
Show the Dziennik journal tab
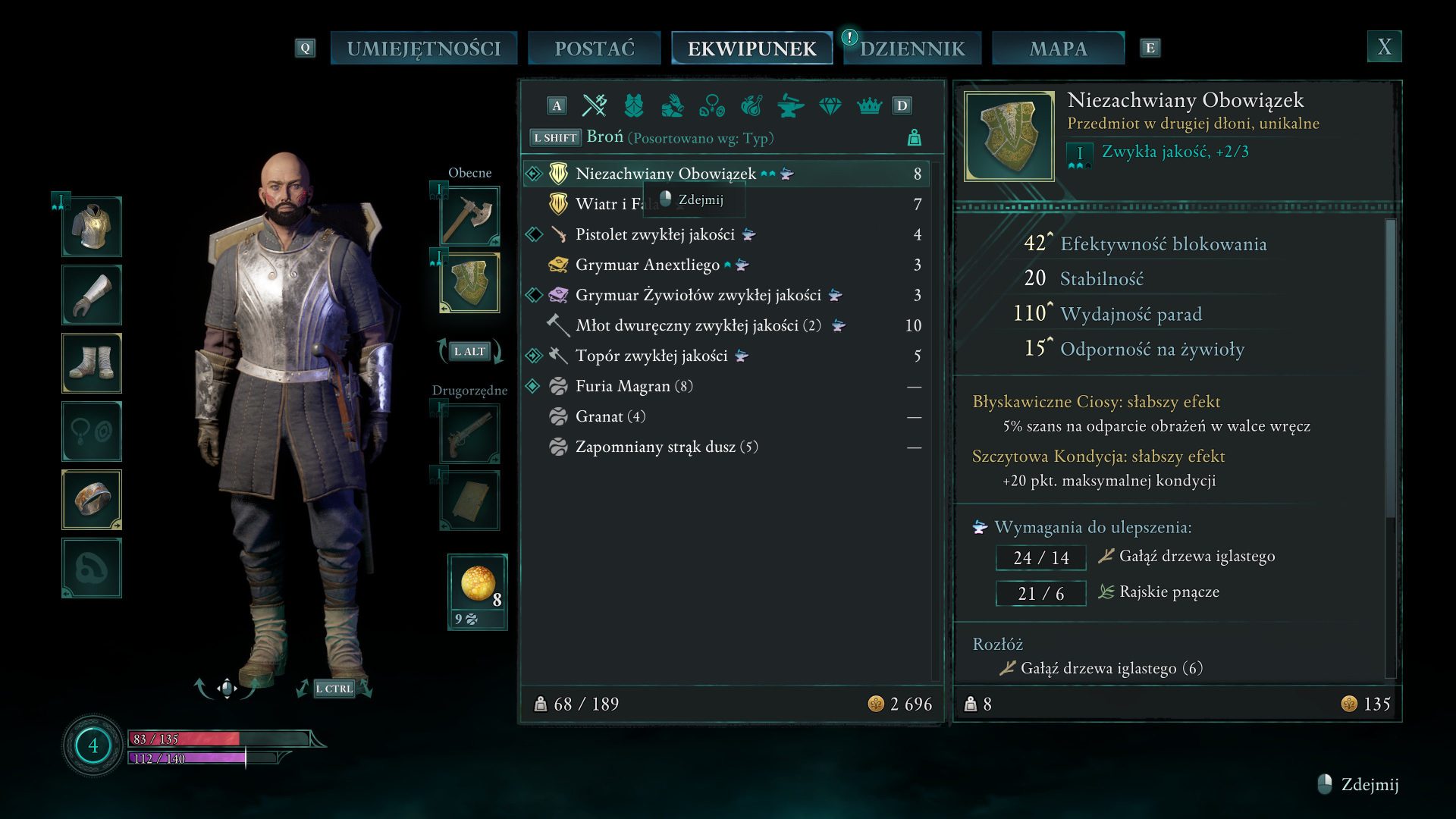click(912, 49)
